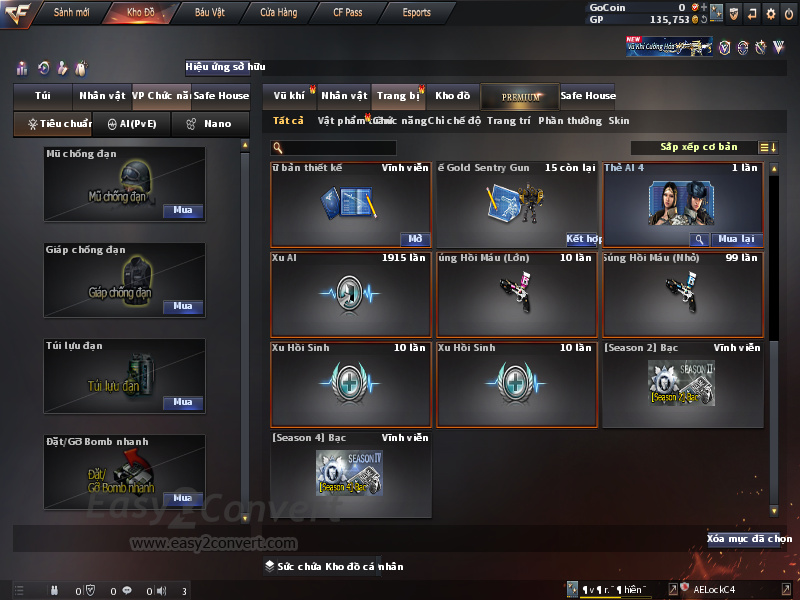Open the Cửa Hàng shop tab

[x=278, y=13]
